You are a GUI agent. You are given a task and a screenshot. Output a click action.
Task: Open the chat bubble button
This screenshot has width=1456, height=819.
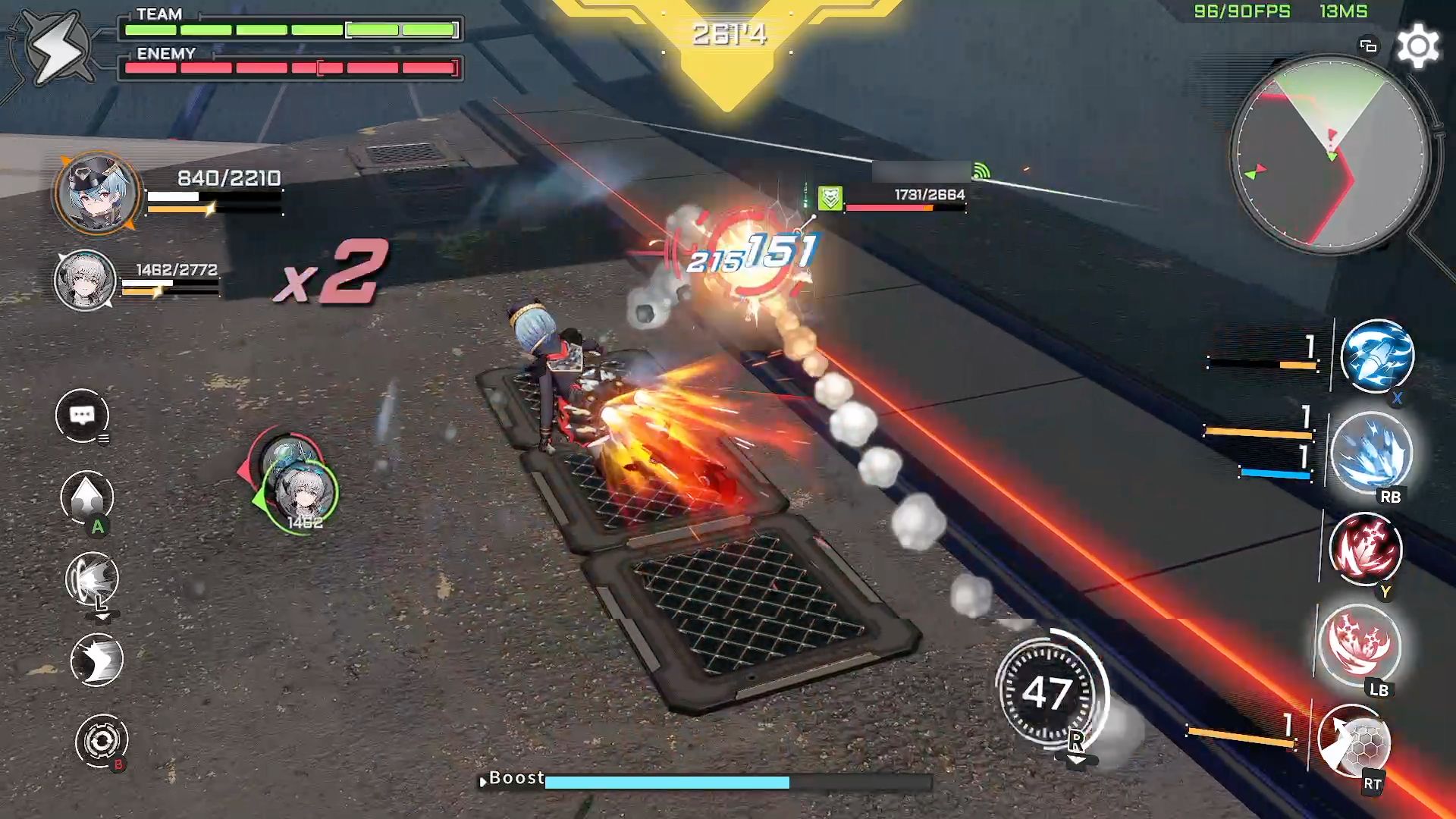click(82, 416)
